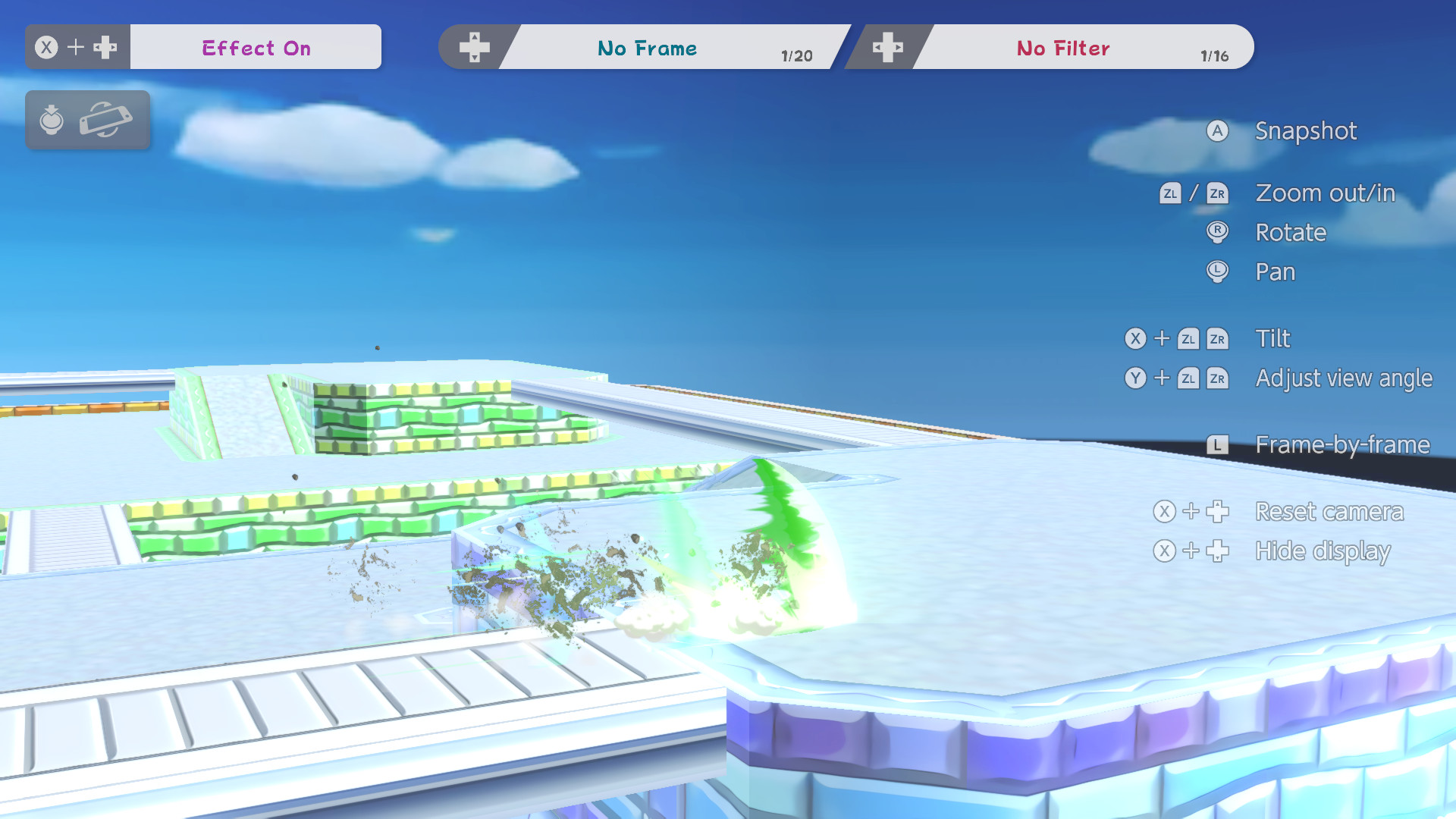Click the right-stick Rotate icon
This screenshot has width=1456, height=819.
pyautogui.click(x=1217, y=233)
